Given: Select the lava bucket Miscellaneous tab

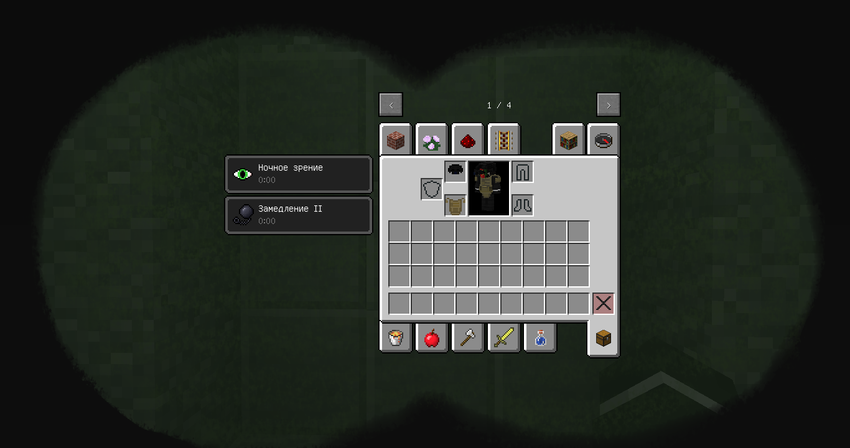Looking at the screenshot, I should click(396, 338).
